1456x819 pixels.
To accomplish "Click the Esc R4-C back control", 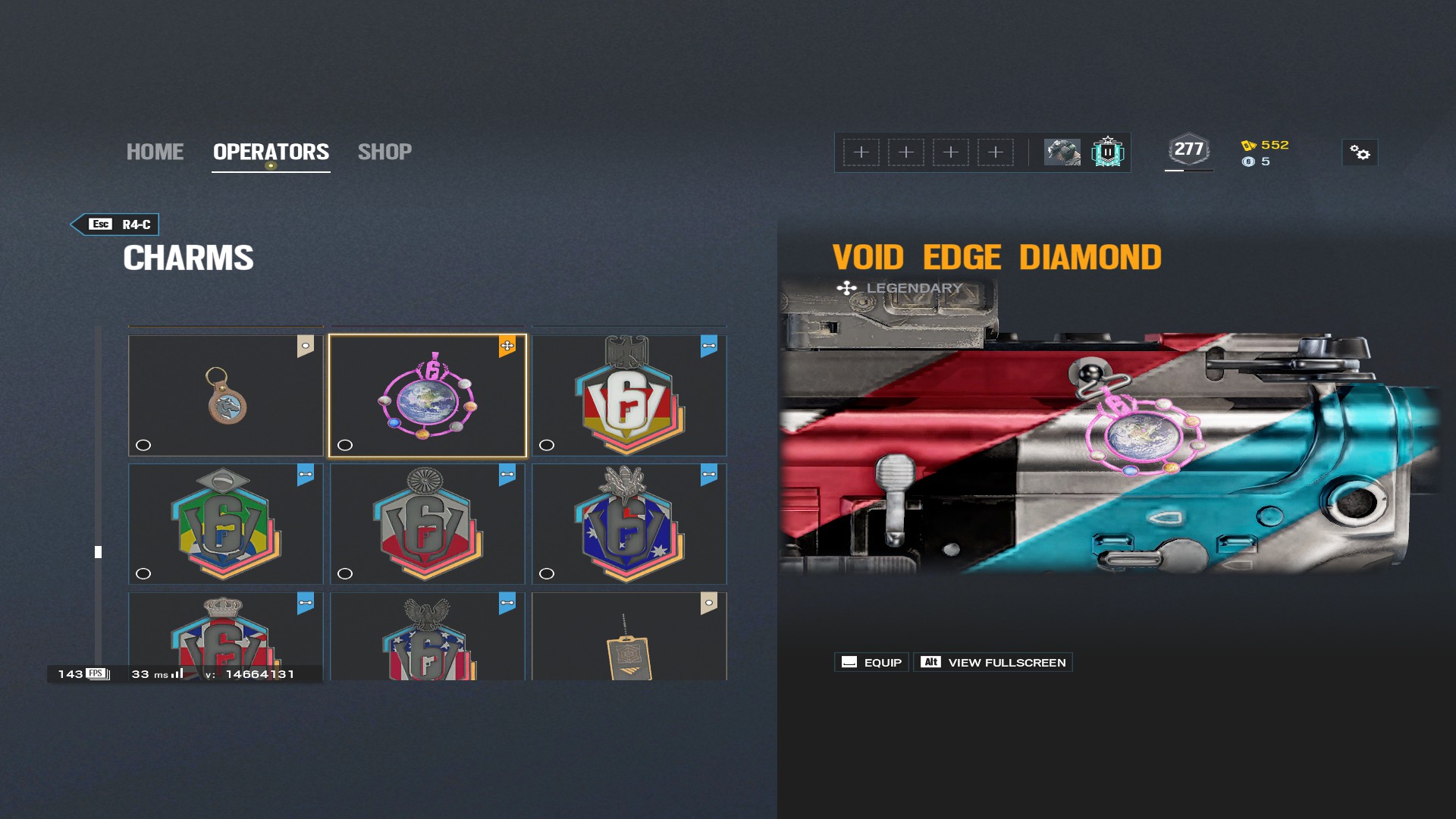I will [x=115, y=224].
